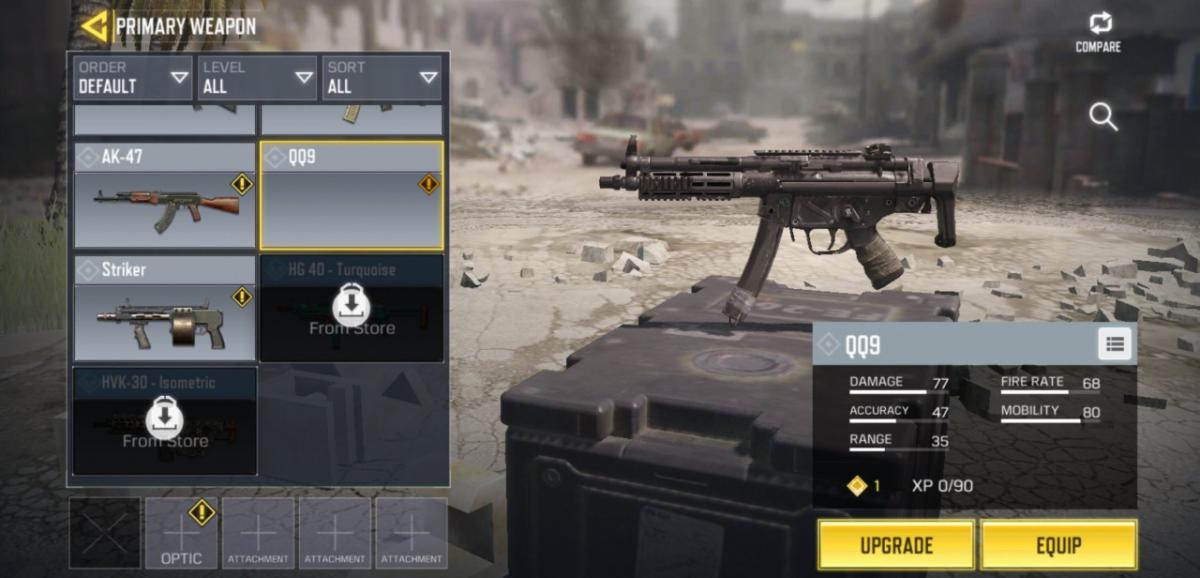This screenshot has height=578, width=1200.
Task: Click the Compare weapons icon
Action: 1098,32
